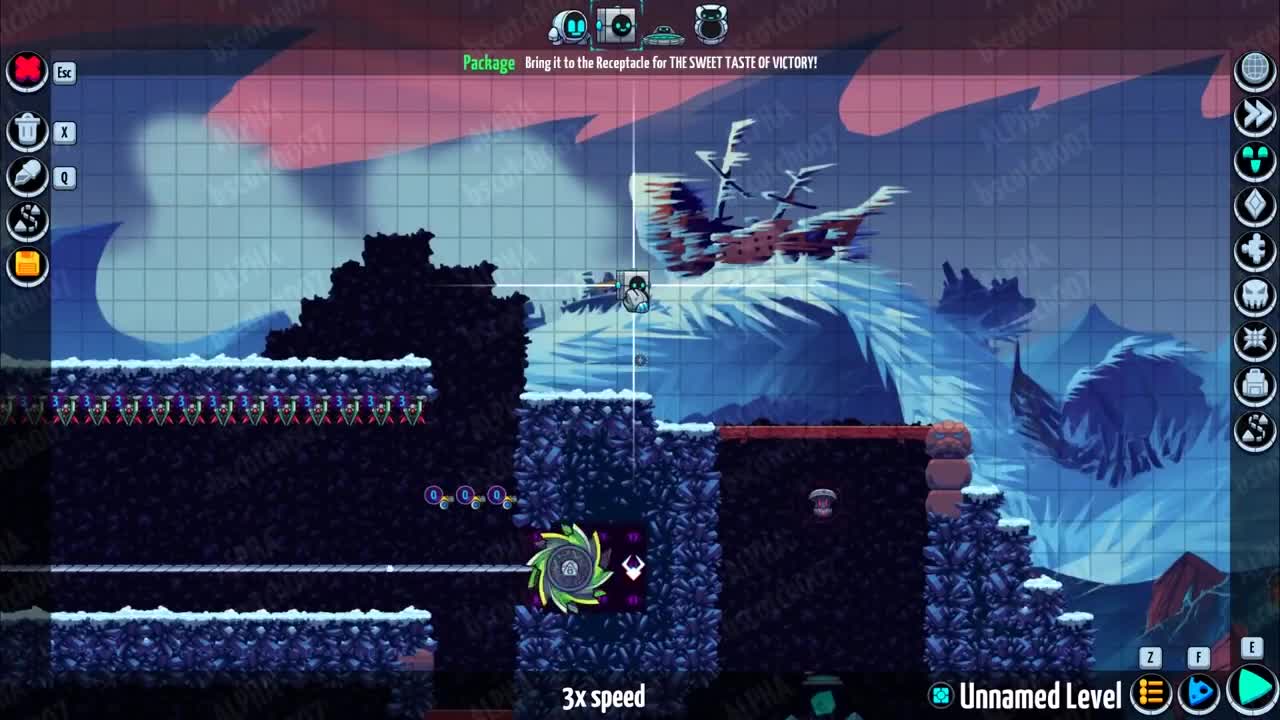The image size is (1280, 720).
Task: Click the winding path icon at toolbar bottom
Action: pos(1255,430)
